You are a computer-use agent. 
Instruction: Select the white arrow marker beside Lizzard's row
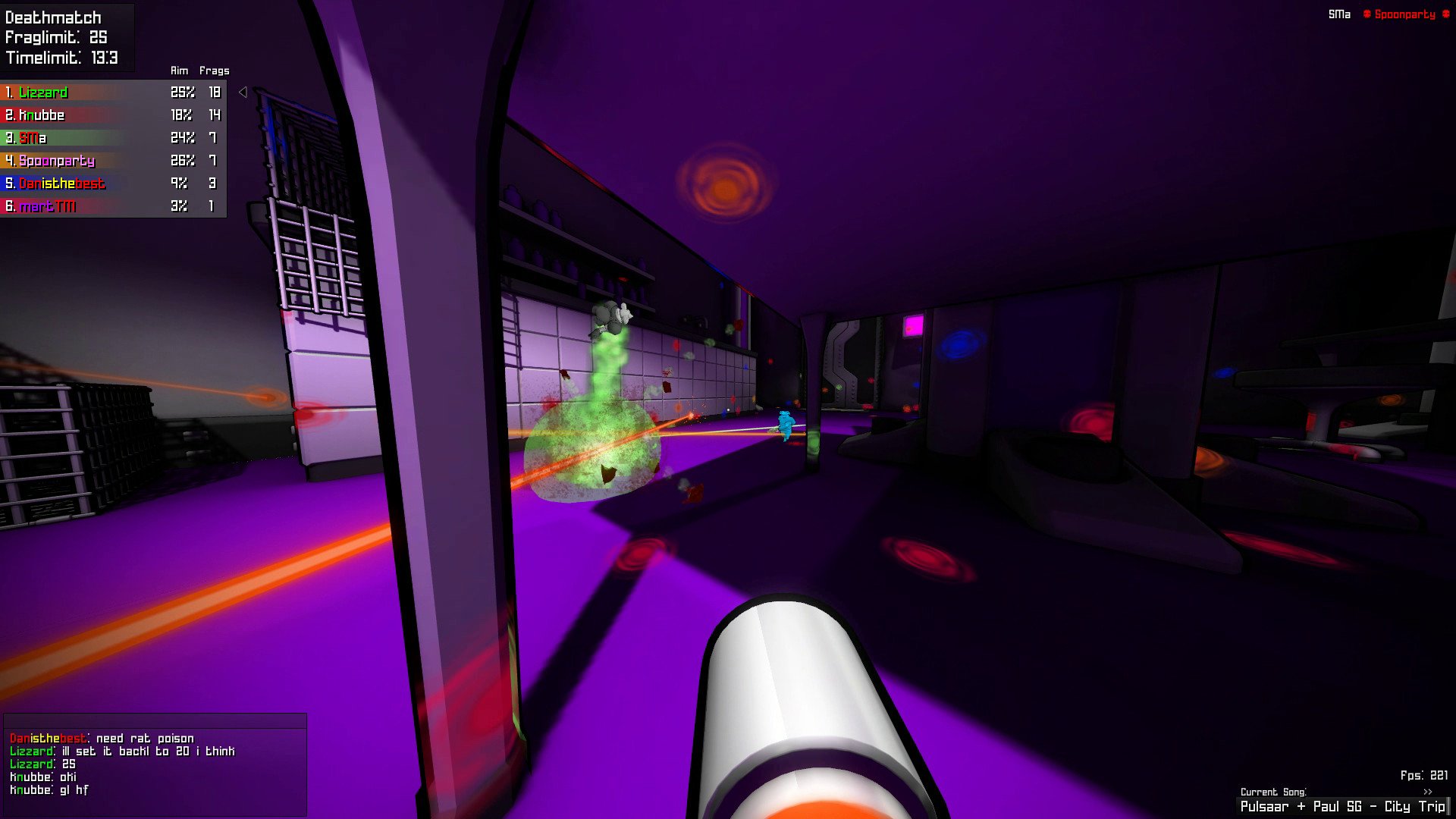(x=243, y=92)
